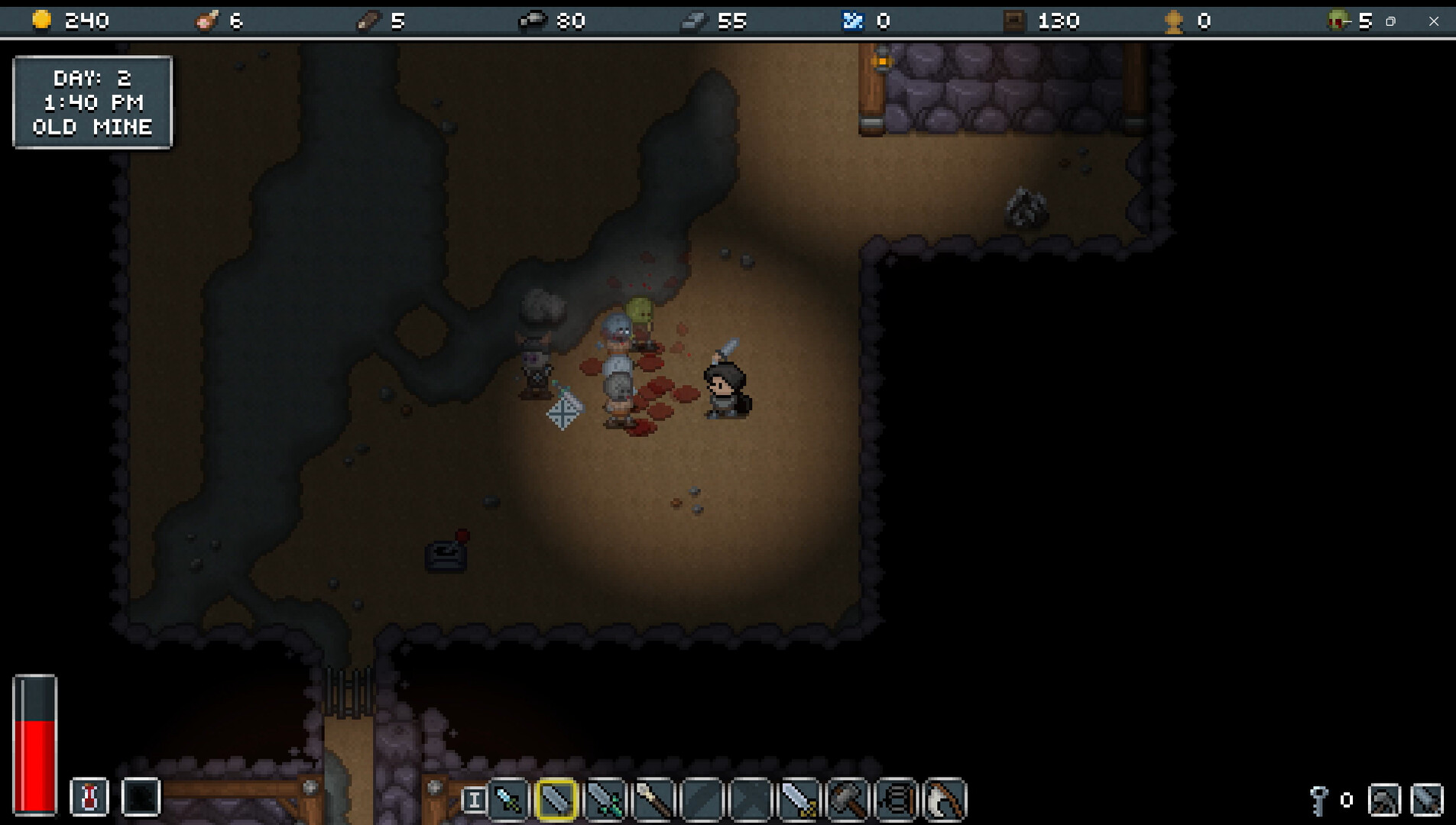Select the axe tool slot

[1426, 800]
